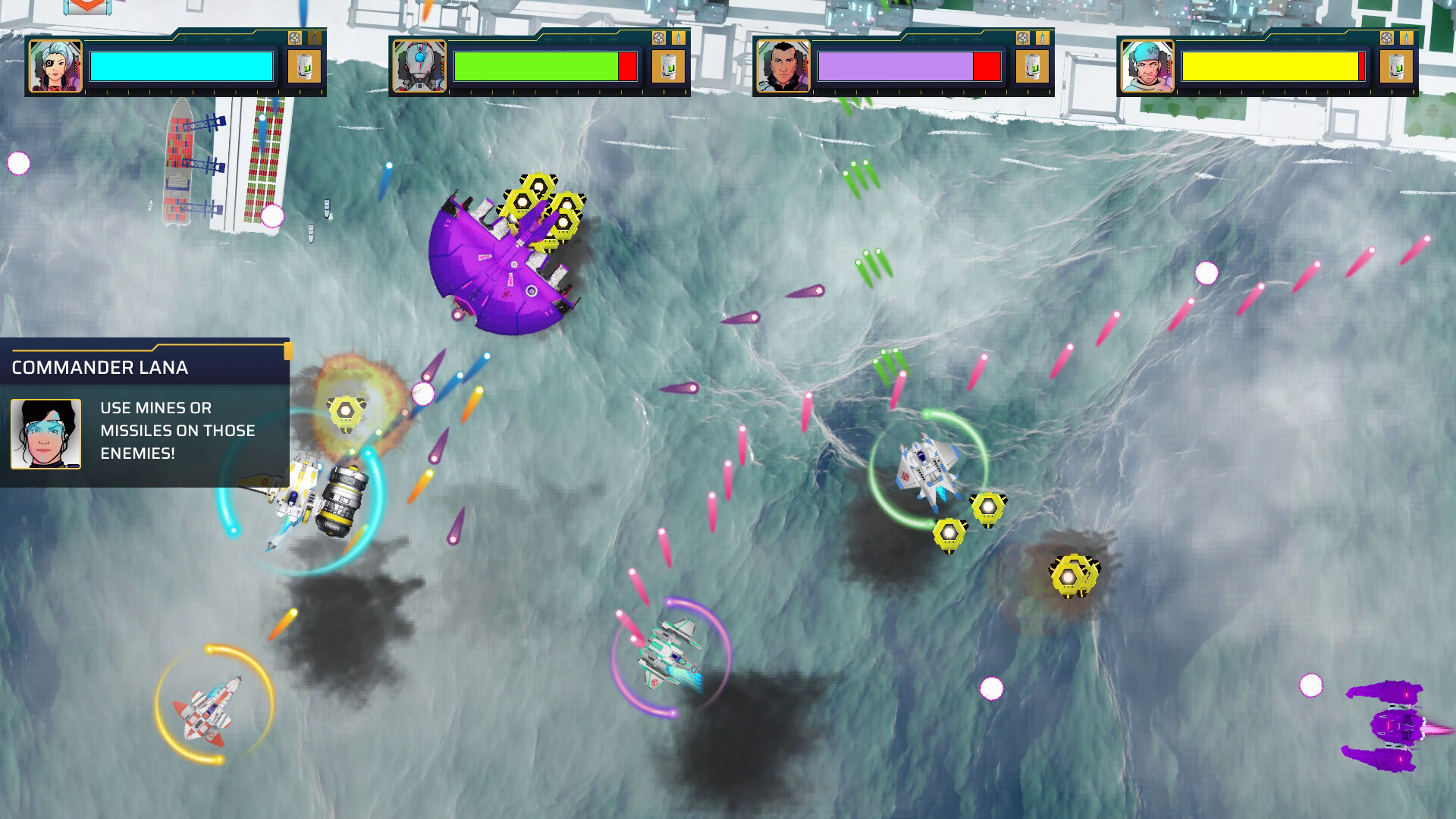
Task: Click the robot portrait on Player 2's HUD
Action: [419, 67]
